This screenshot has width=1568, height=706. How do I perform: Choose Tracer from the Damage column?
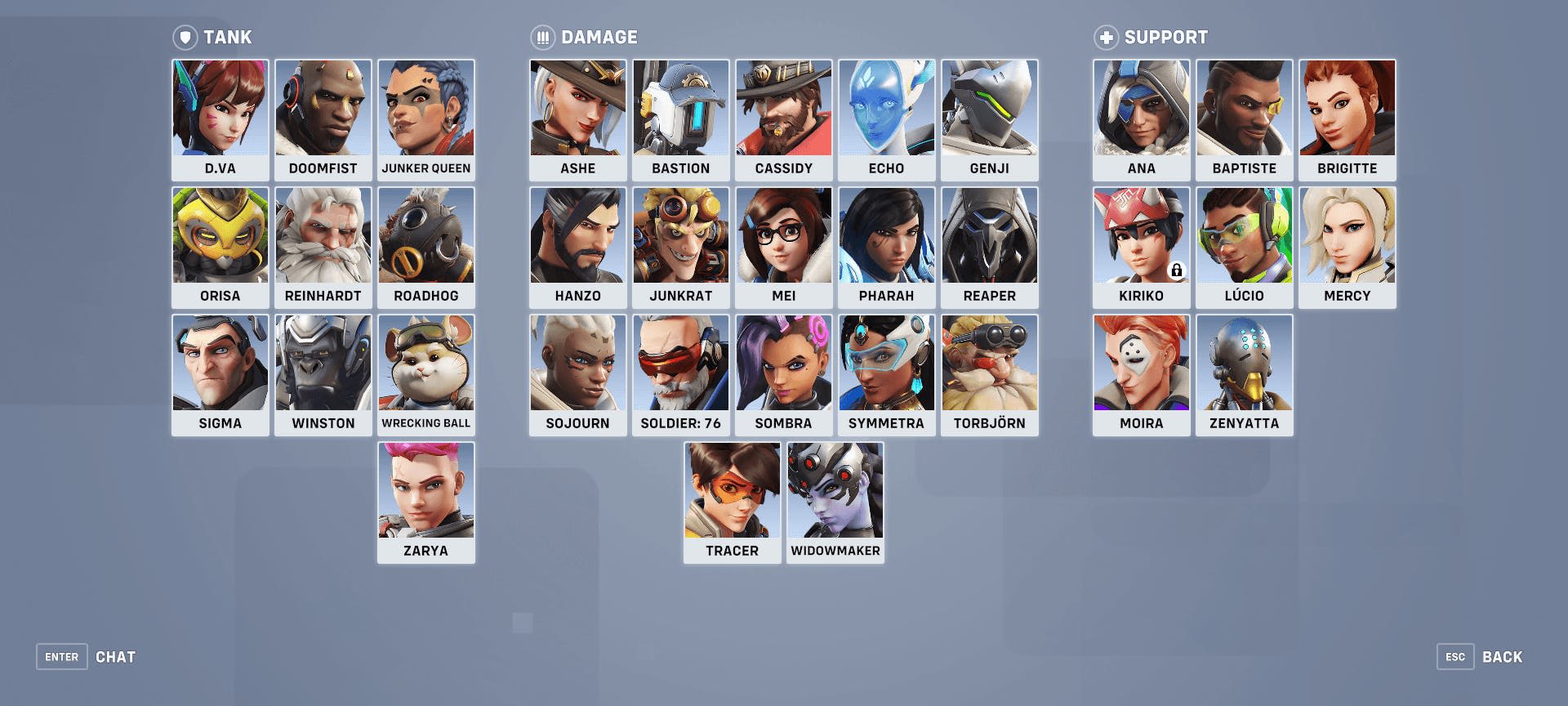[732, 489]
